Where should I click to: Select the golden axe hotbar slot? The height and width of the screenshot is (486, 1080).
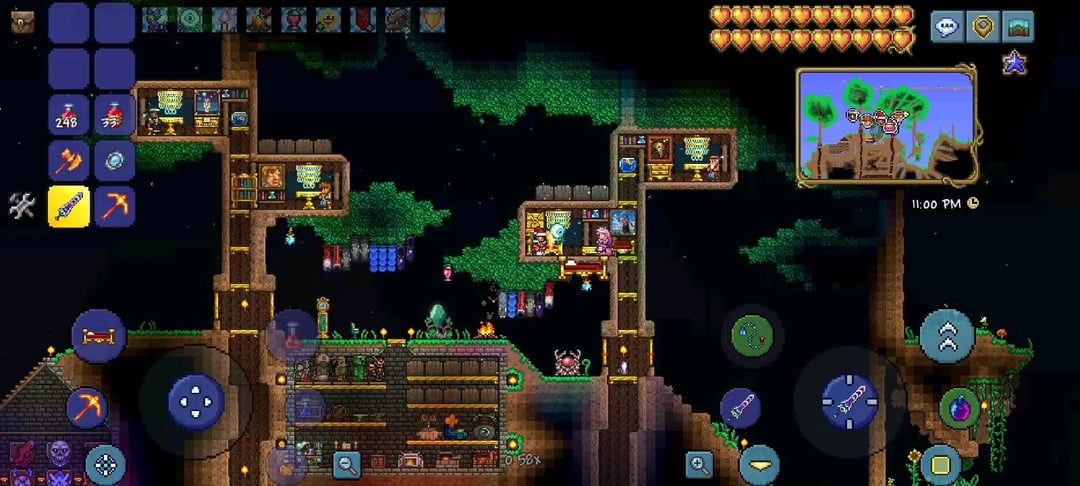pyautogui.click(x=68, y=160)
